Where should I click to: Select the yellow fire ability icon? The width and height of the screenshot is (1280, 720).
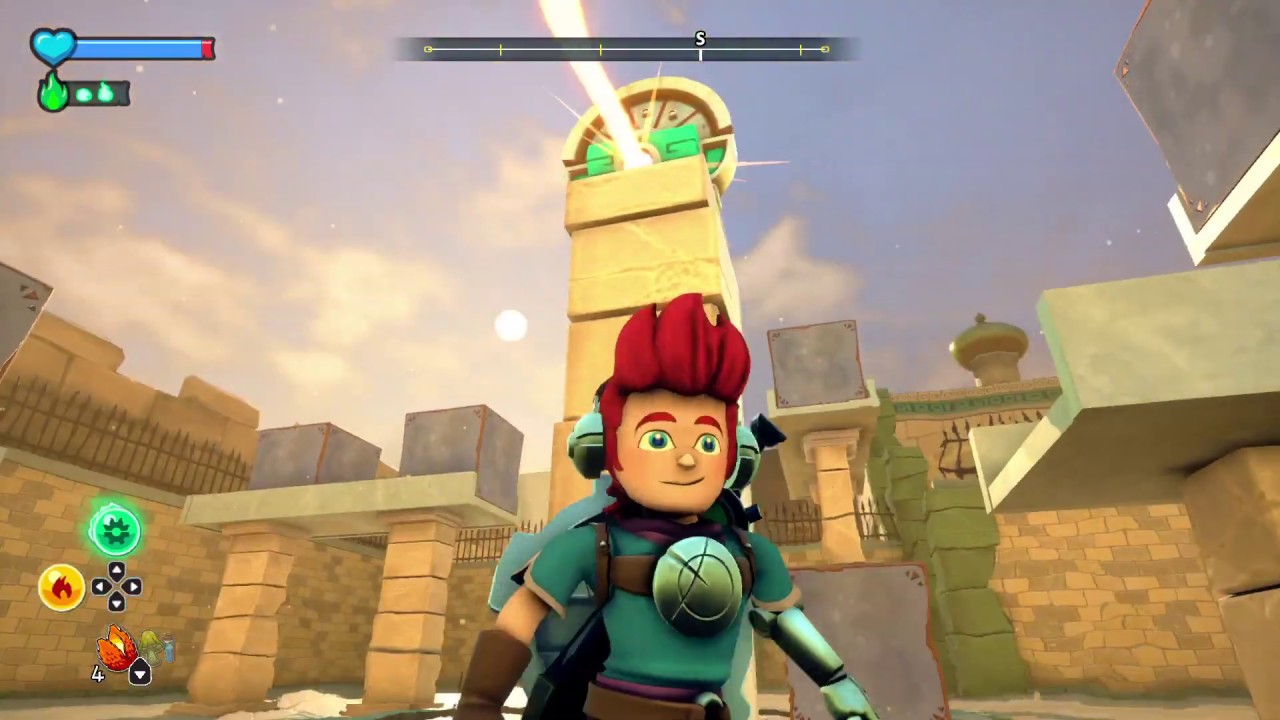[x=61, y=587]
